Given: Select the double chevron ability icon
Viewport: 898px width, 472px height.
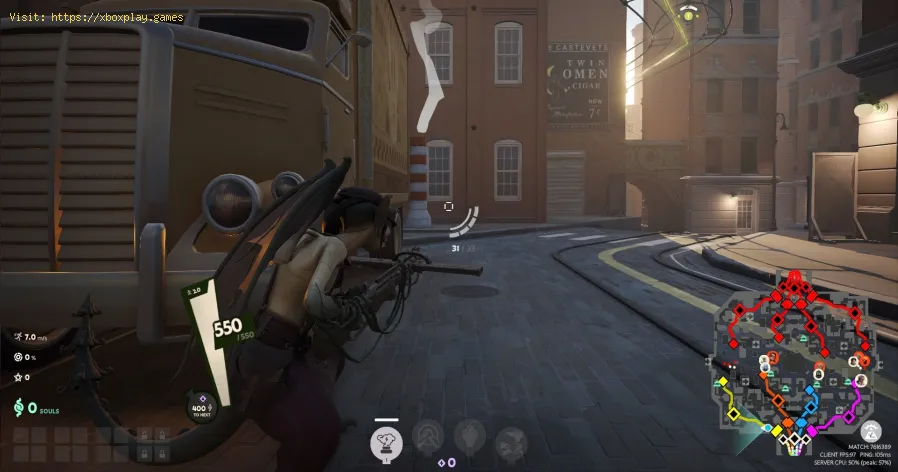Looking at the screenshot, I should coord(429,437).
